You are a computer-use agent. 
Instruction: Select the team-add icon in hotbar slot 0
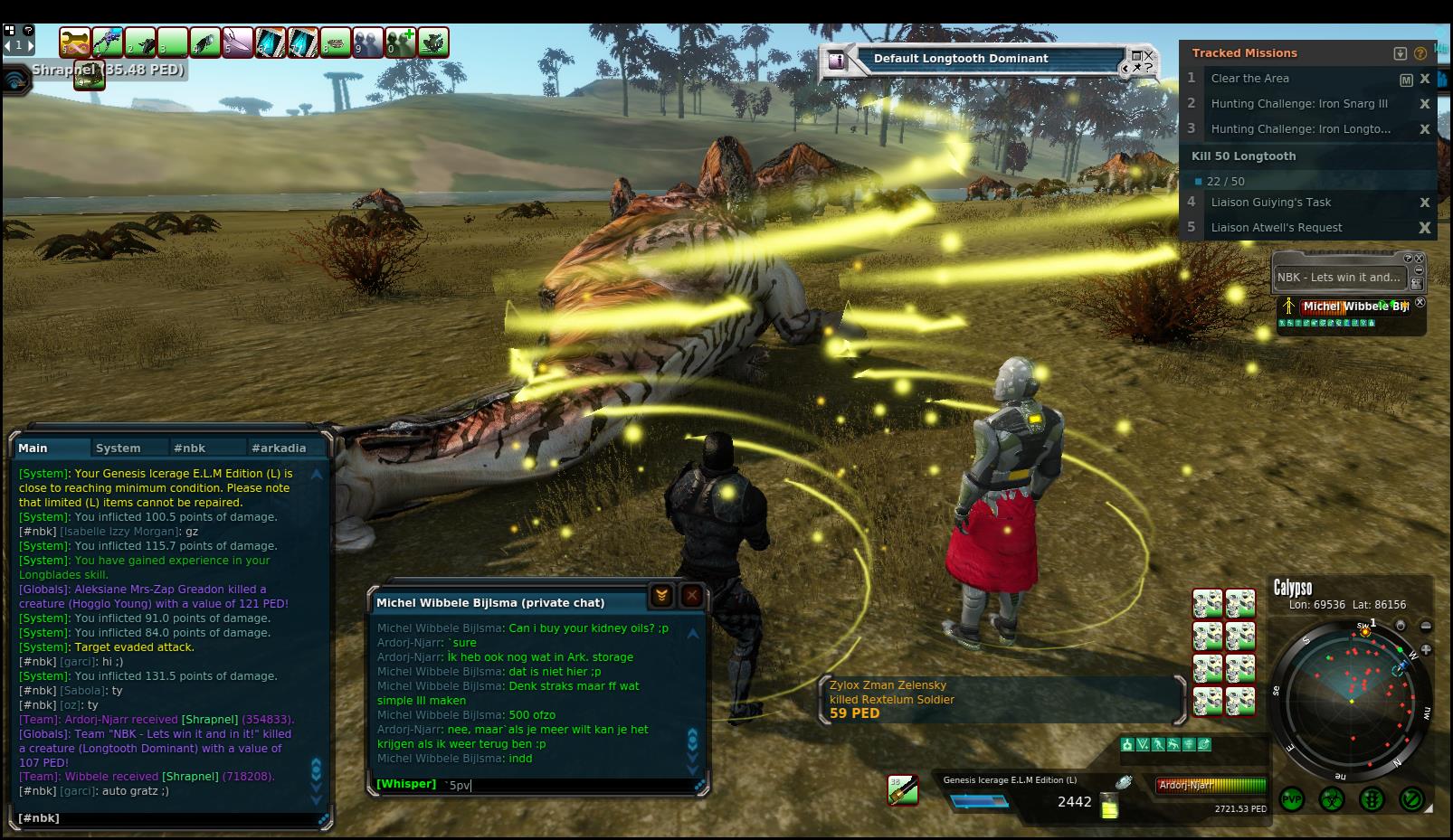(401, 42)
